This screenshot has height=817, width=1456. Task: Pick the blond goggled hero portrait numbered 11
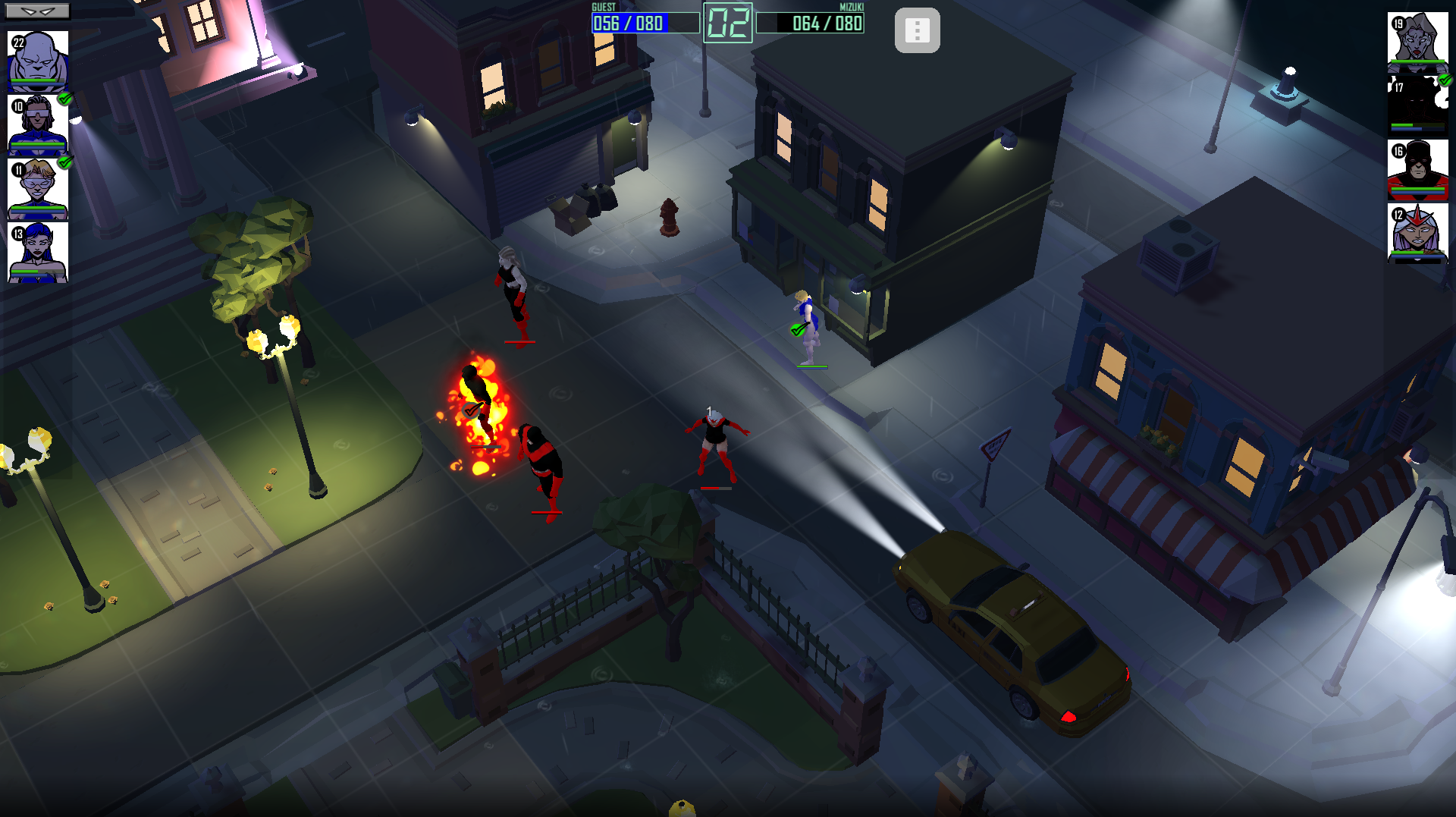coord(38,188)
